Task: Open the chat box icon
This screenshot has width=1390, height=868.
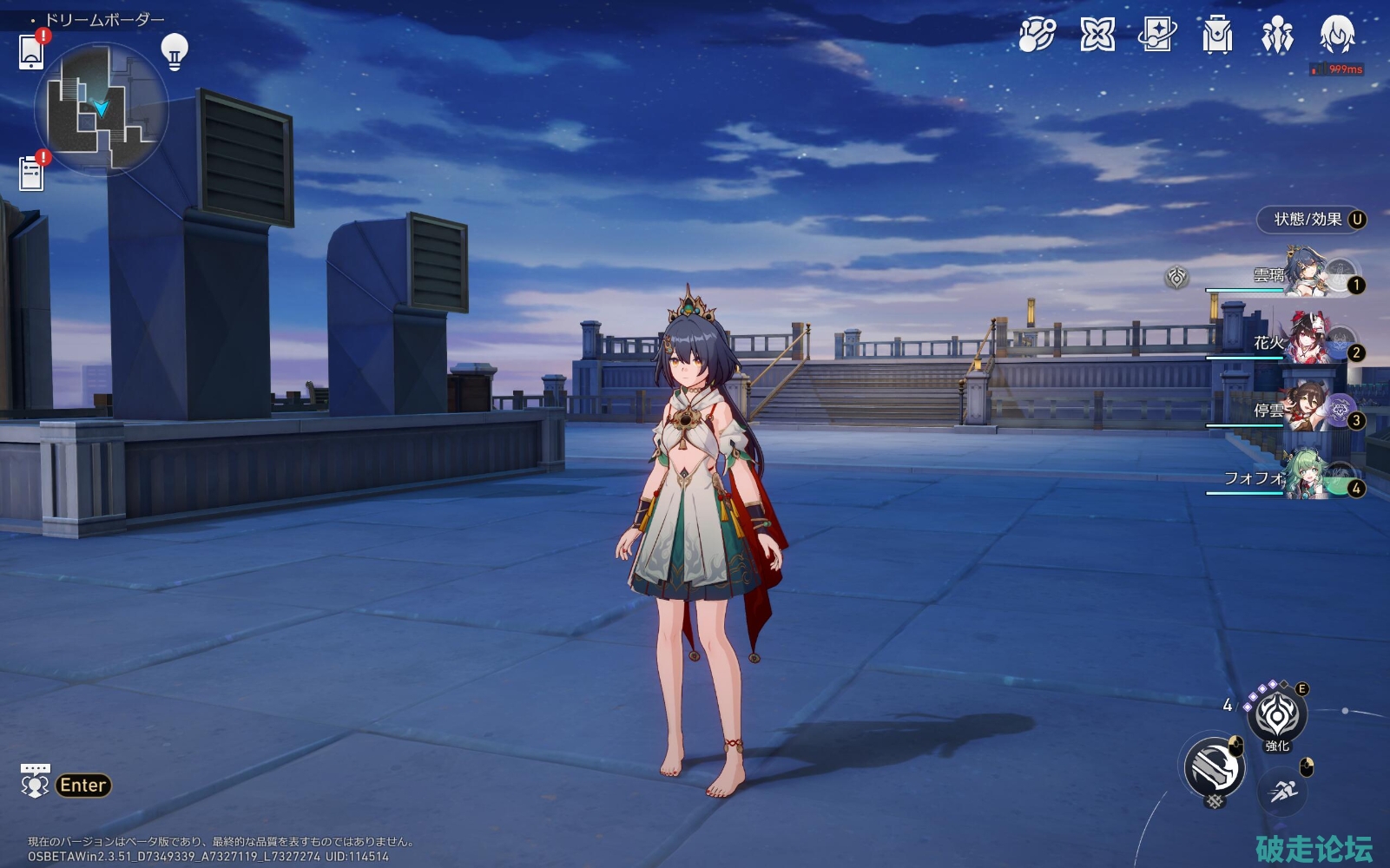Action: coord(36,781)
